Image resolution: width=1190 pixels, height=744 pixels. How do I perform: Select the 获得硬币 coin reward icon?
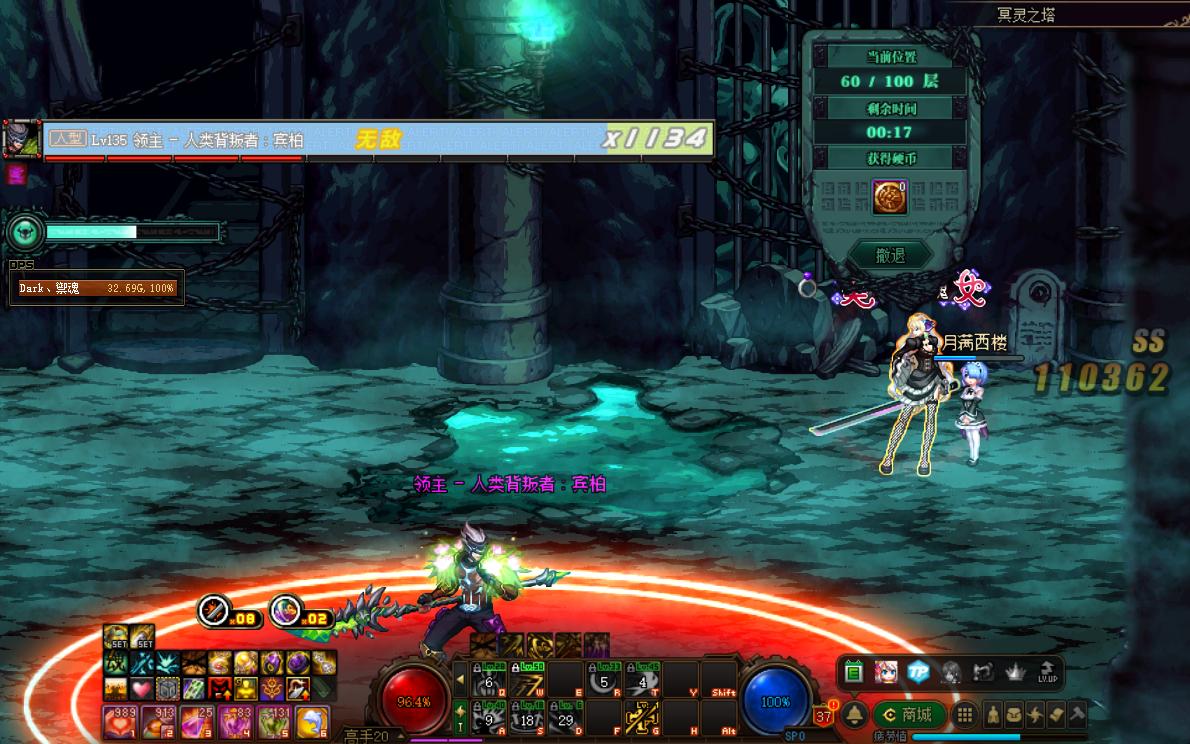tap(889, 196)
